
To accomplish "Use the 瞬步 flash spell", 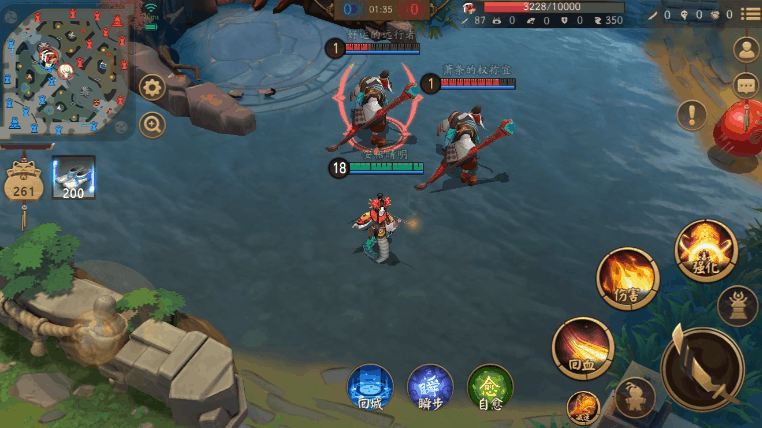I will pyautogui.click(x=430, y=387).
